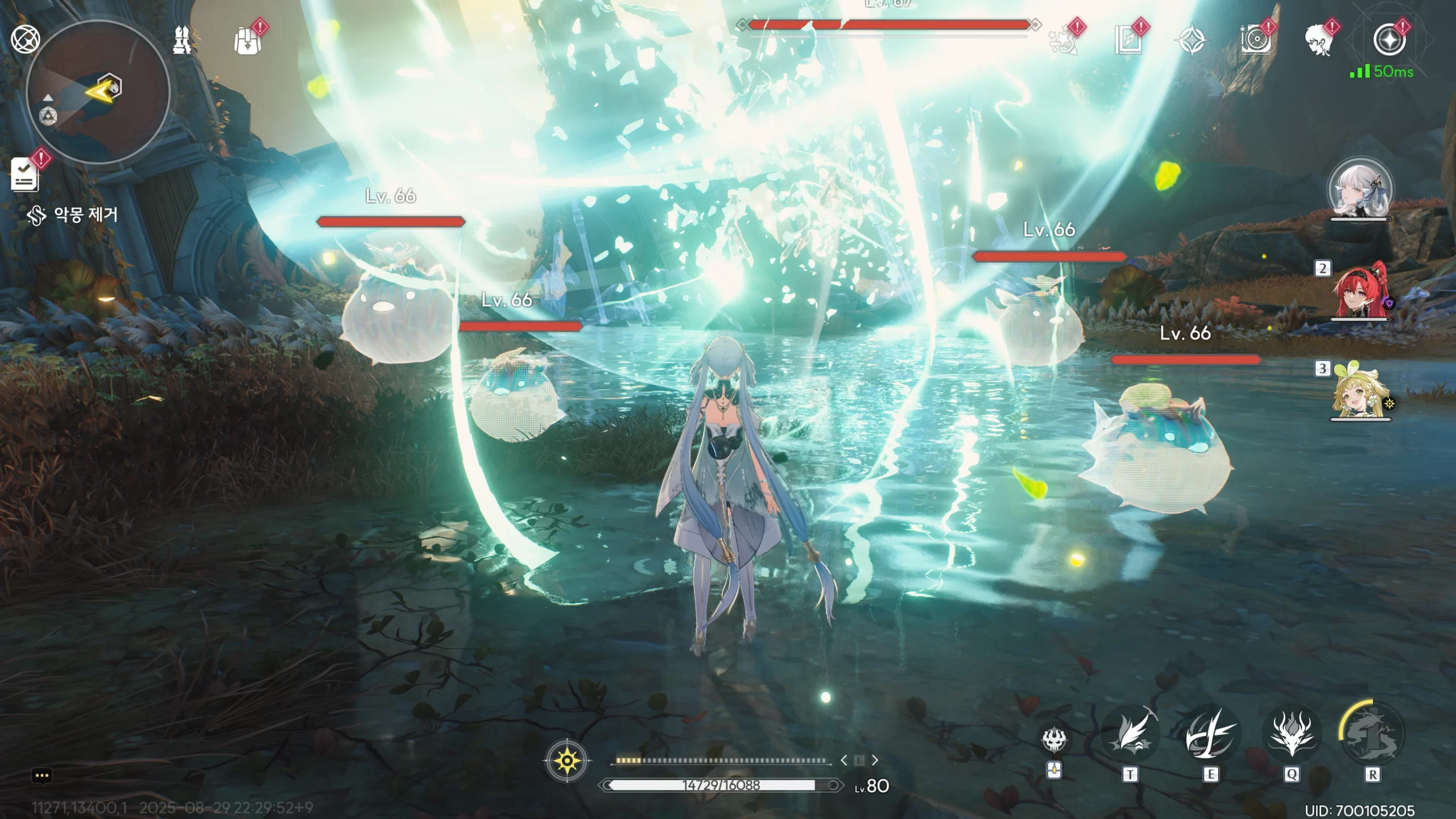Image resolution: width=1456 pixels, height=819 pixels.
Task: Open the circular minimap
Action: click(98, 92)
